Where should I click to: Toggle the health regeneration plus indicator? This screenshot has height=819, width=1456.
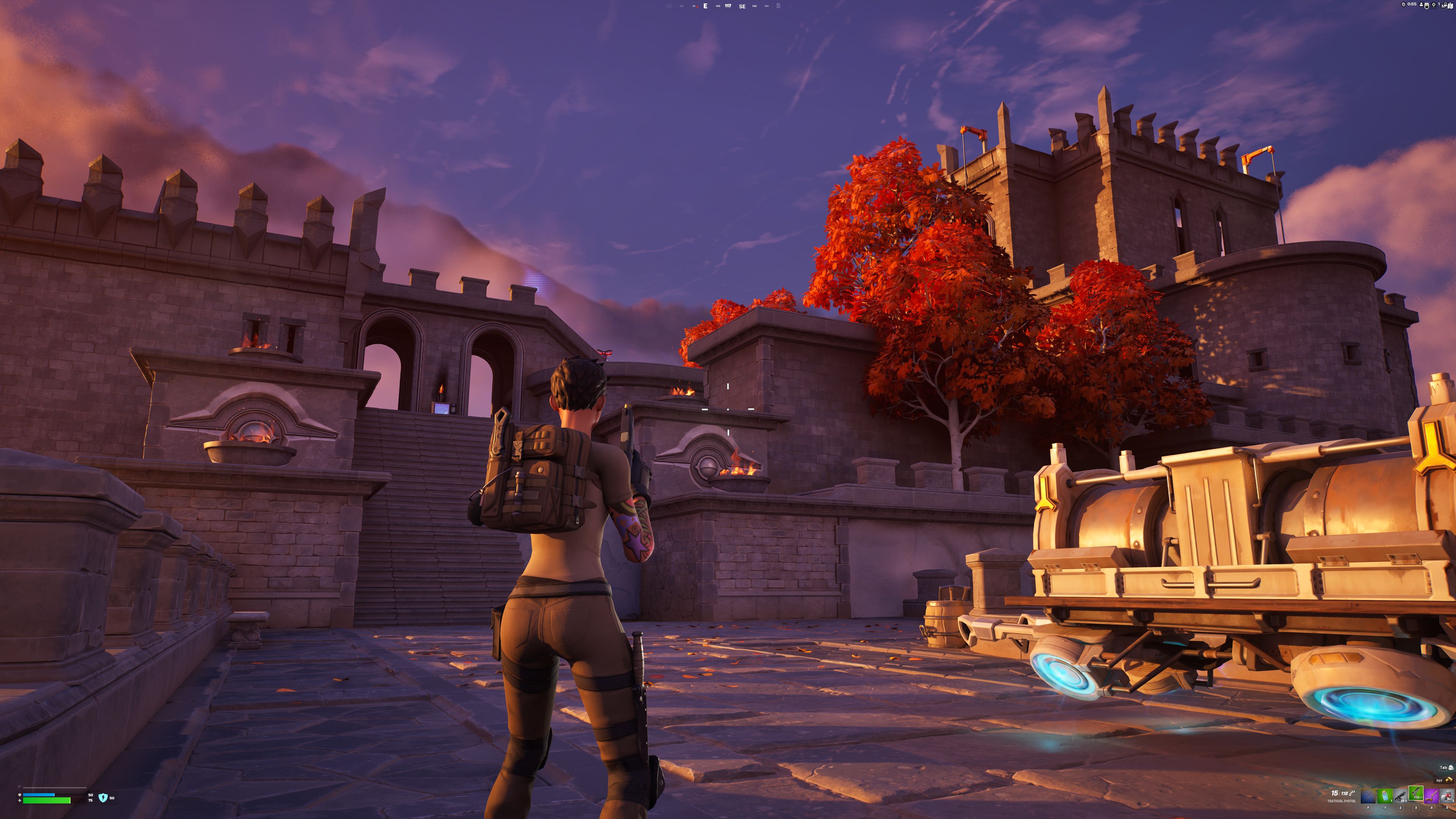click(x=20, y=801)
